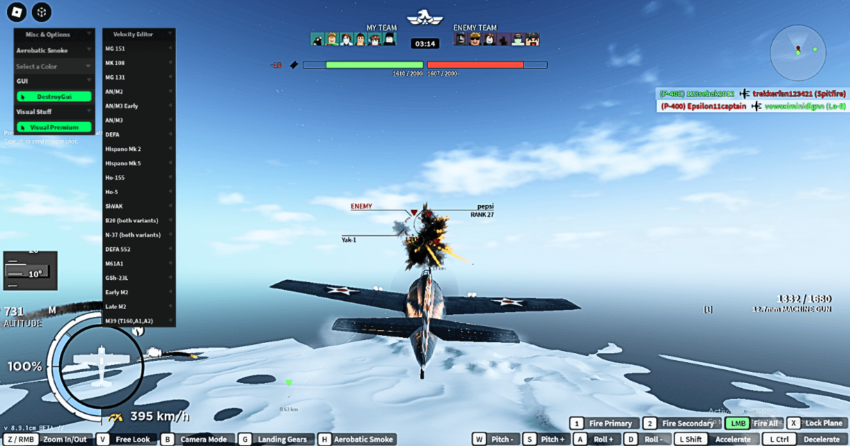Expand the Aerobatic Smoke section
Viewport: 850px width, 446px height.
[x=55, y=50]
